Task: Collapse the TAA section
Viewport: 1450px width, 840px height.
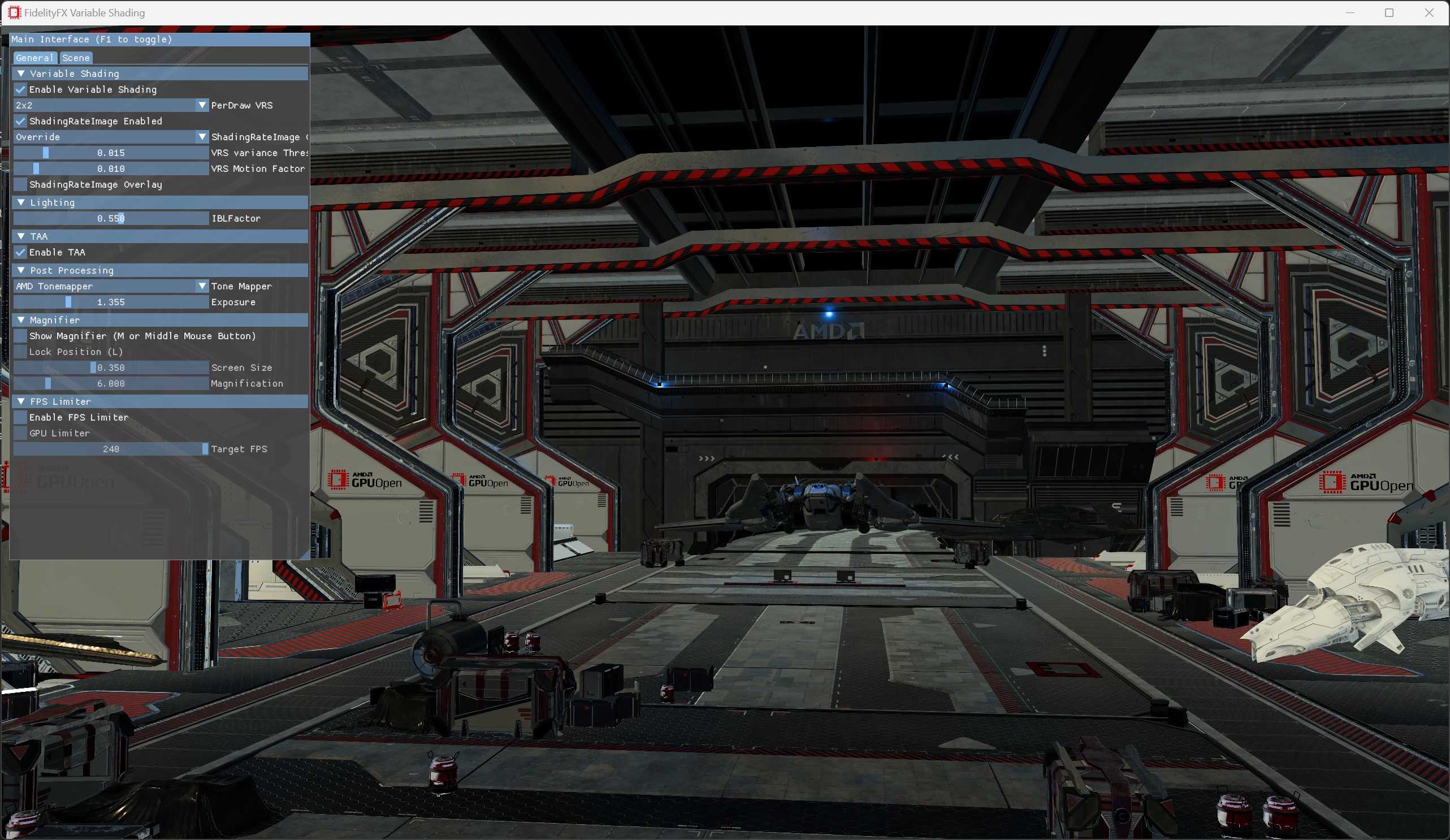Action: coord(22,236)
